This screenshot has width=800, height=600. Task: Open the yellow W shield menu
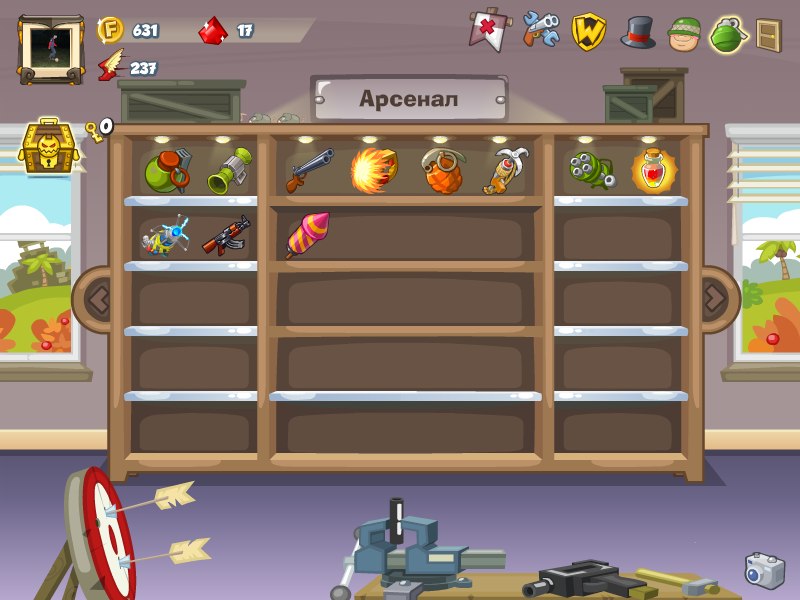[x=589, y=31]
